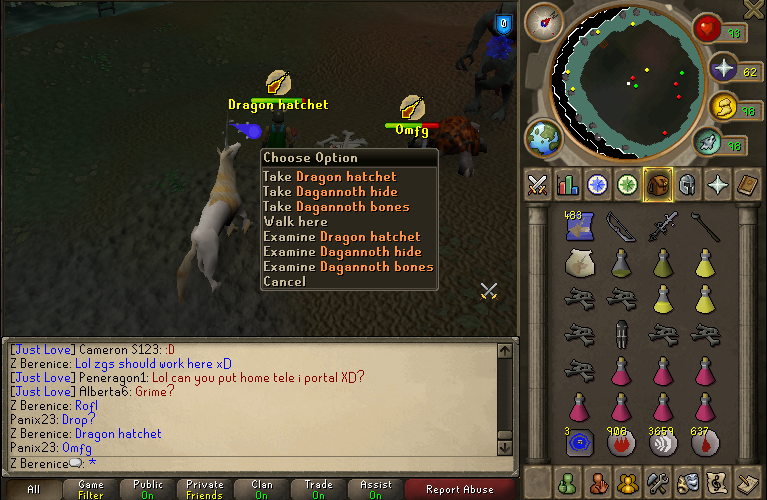Pick Take Dagannoth bones from menu
The image size is (767, 500).
click(x=335, y=207)
